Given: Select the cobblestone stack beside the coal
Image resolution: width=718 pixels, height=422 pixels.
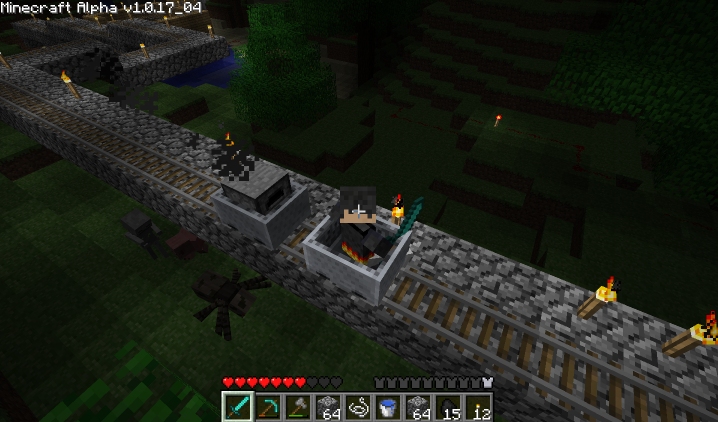Looking at the screenshot, I should pyautogui.click(x=418, y=407).
